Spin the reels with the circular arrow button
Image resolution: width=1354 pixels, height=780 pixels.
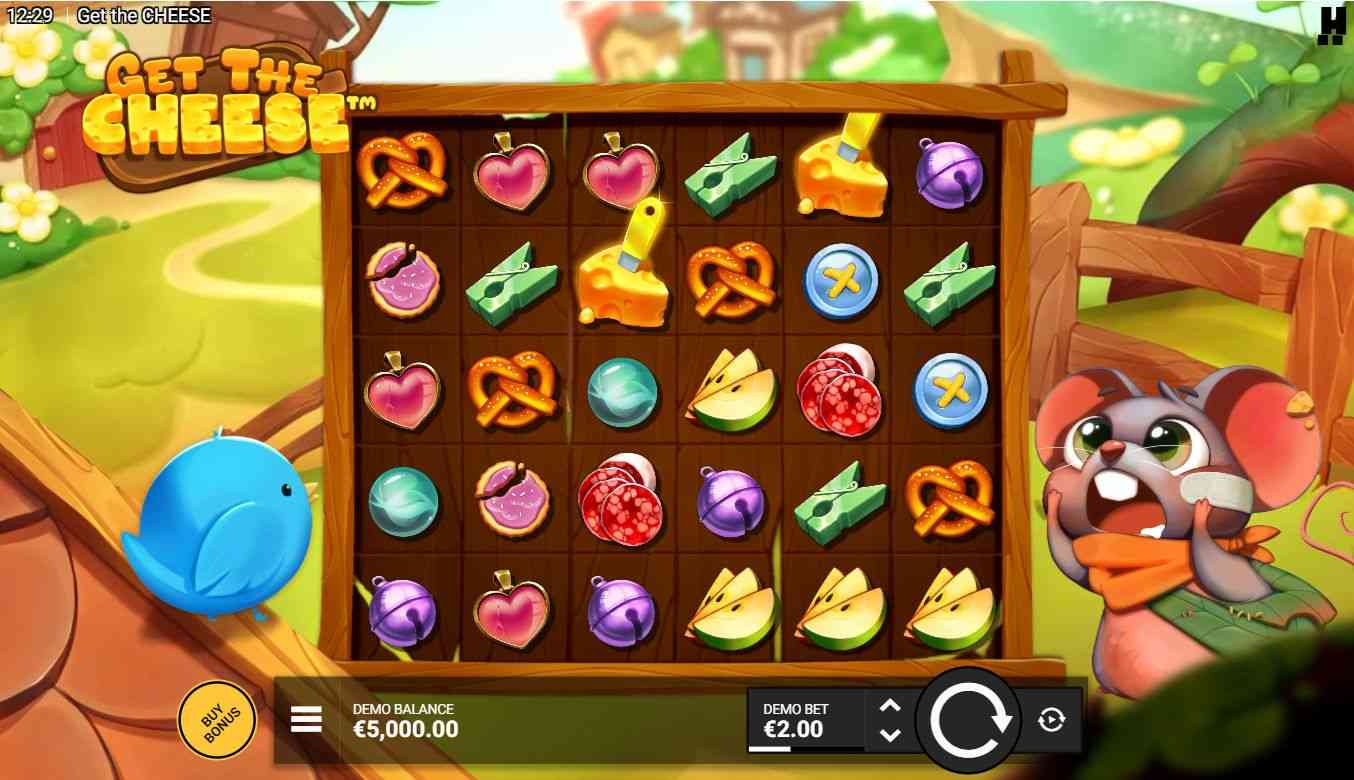(968, 718)
